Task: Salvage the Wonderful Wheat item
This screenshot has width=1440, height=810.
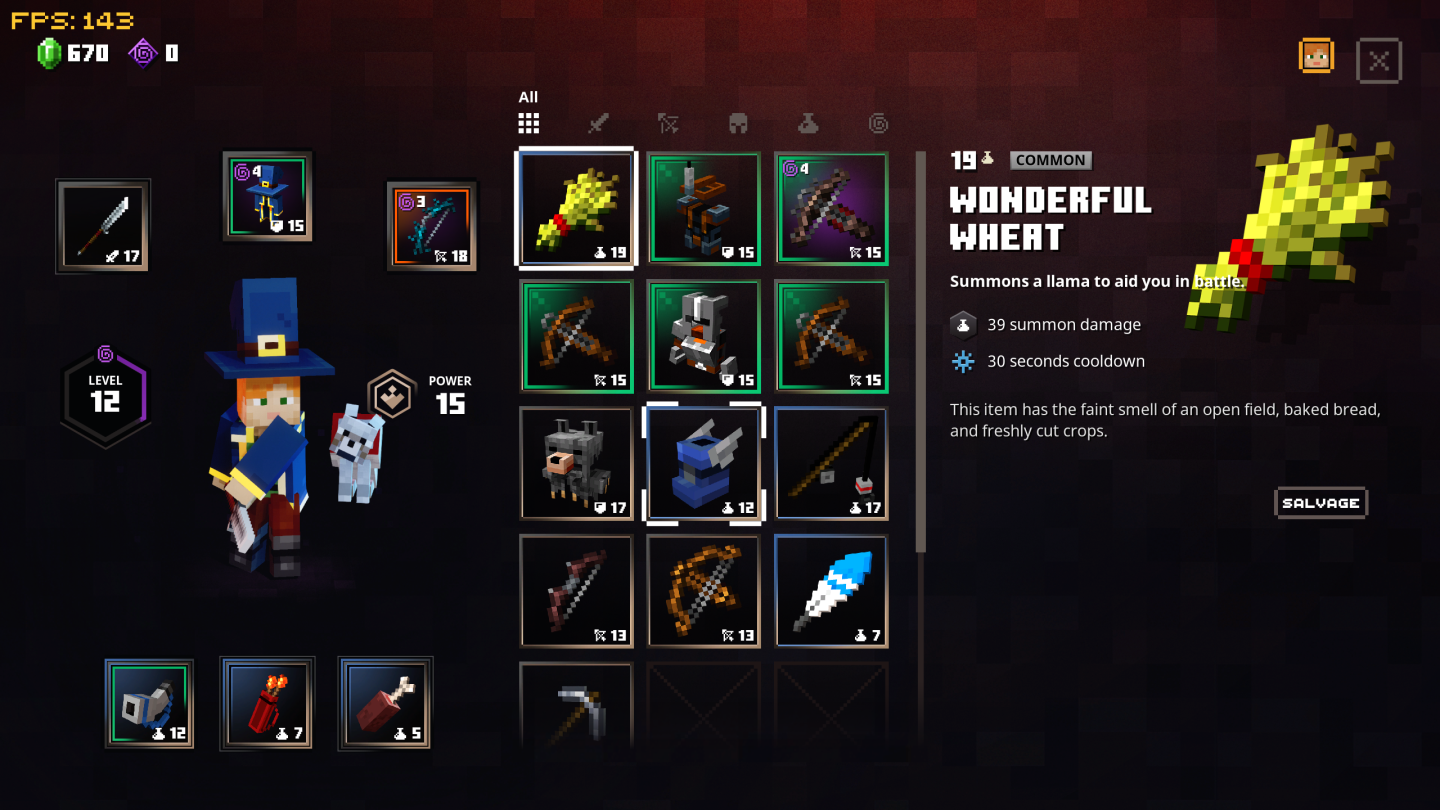Action: pyautogui.click(x=1320, y=503)
